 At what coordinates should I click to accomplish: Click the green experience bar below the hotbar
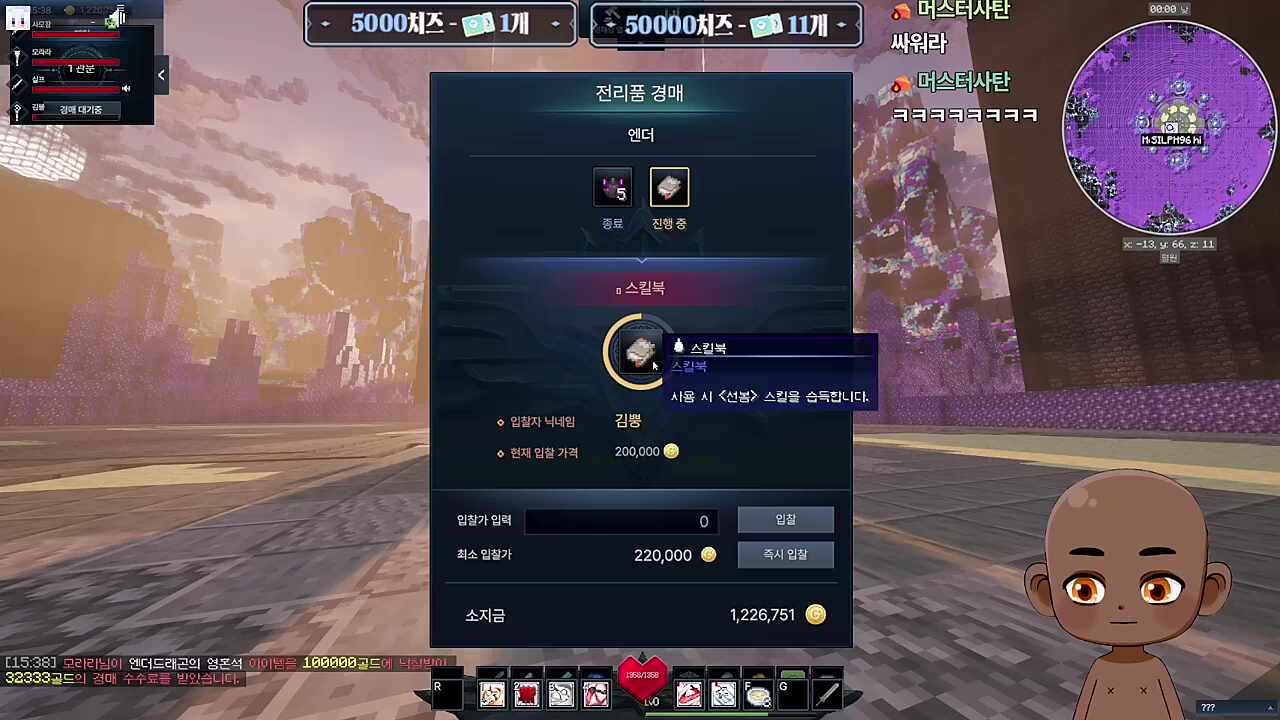(x=709, y=715)
